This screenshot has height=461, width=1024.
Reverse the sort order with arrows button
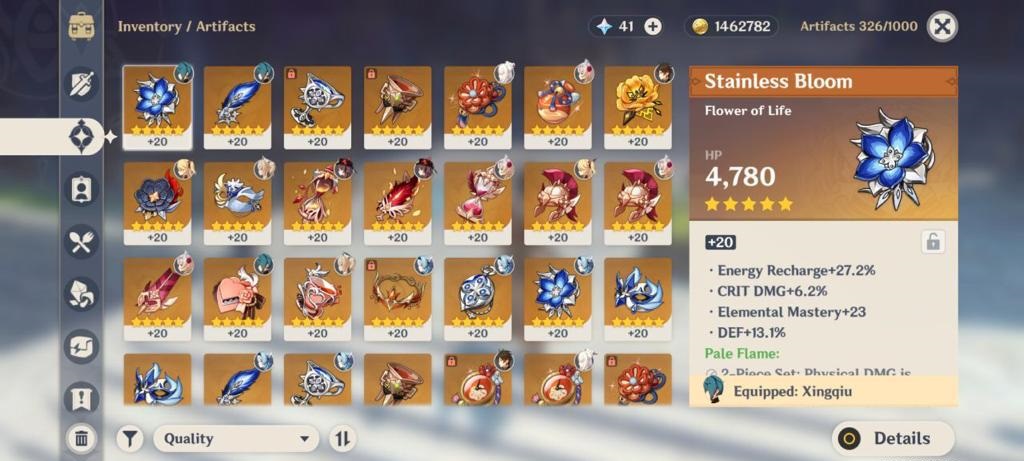point(342,438)
